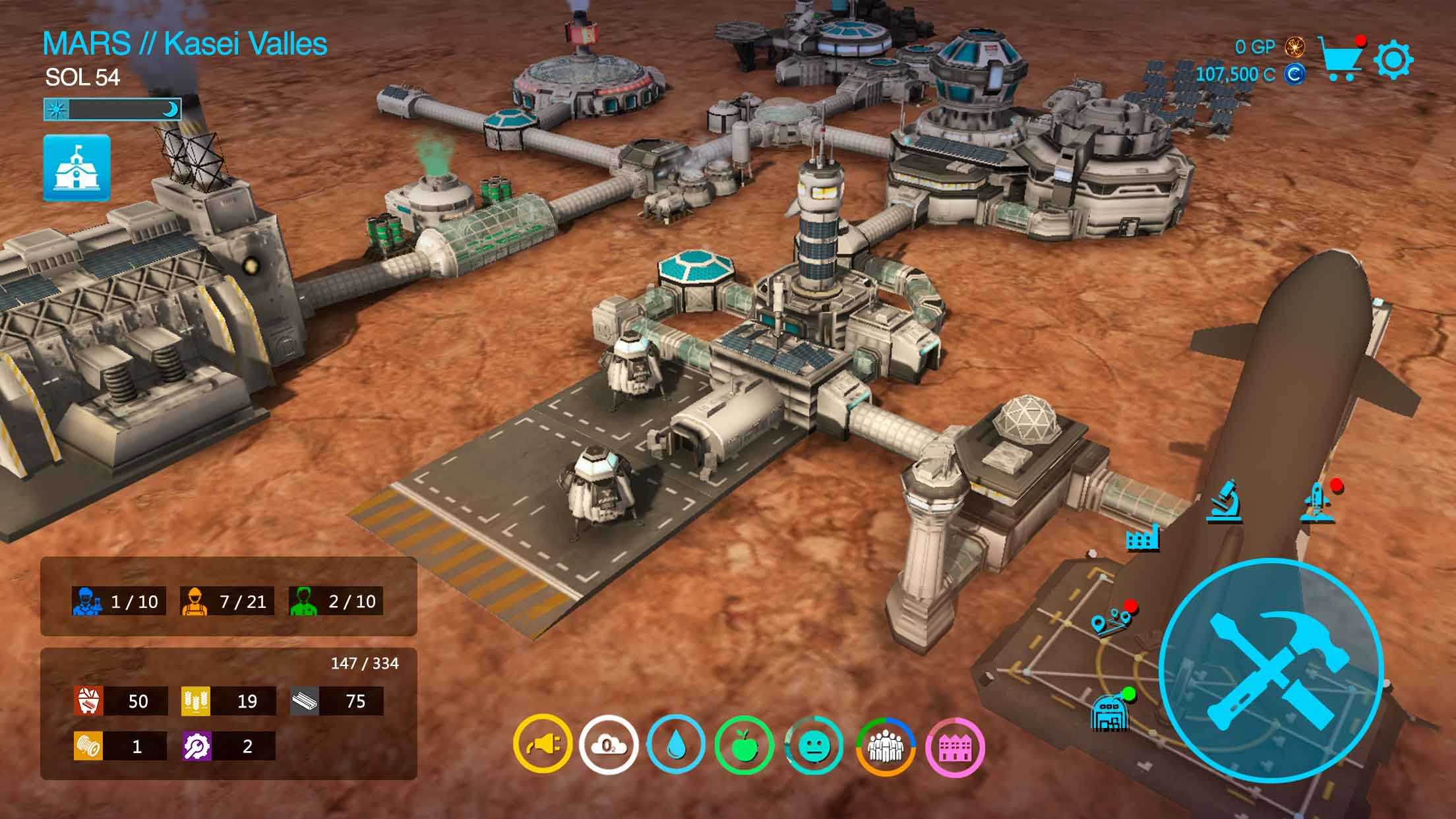Open the settings gear menu
The height and width of the screenshot is (819, 1456).
[1393, 60]
